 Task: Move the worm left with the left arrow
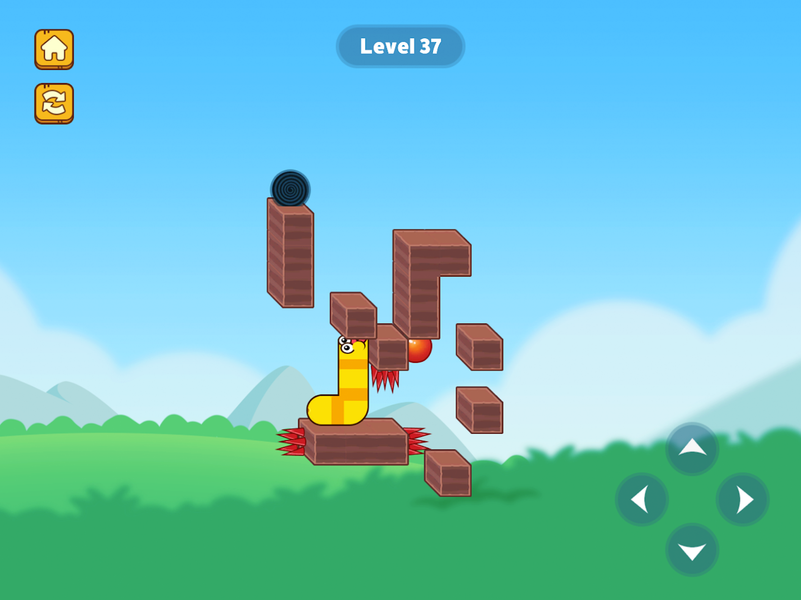tap(641, 499)
